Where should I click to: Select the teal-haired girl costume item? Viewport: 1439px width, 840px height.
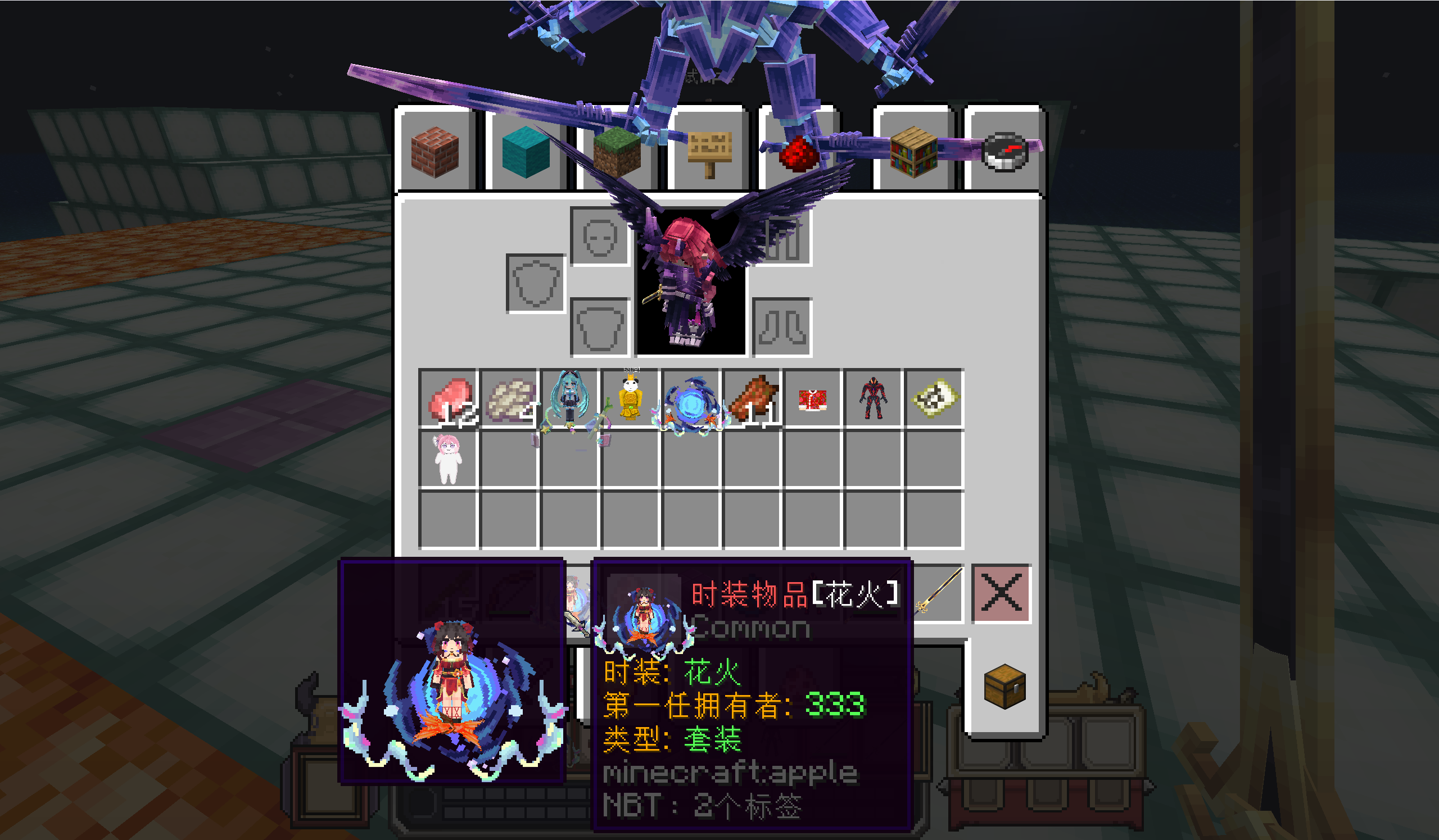tap(570, 399)
